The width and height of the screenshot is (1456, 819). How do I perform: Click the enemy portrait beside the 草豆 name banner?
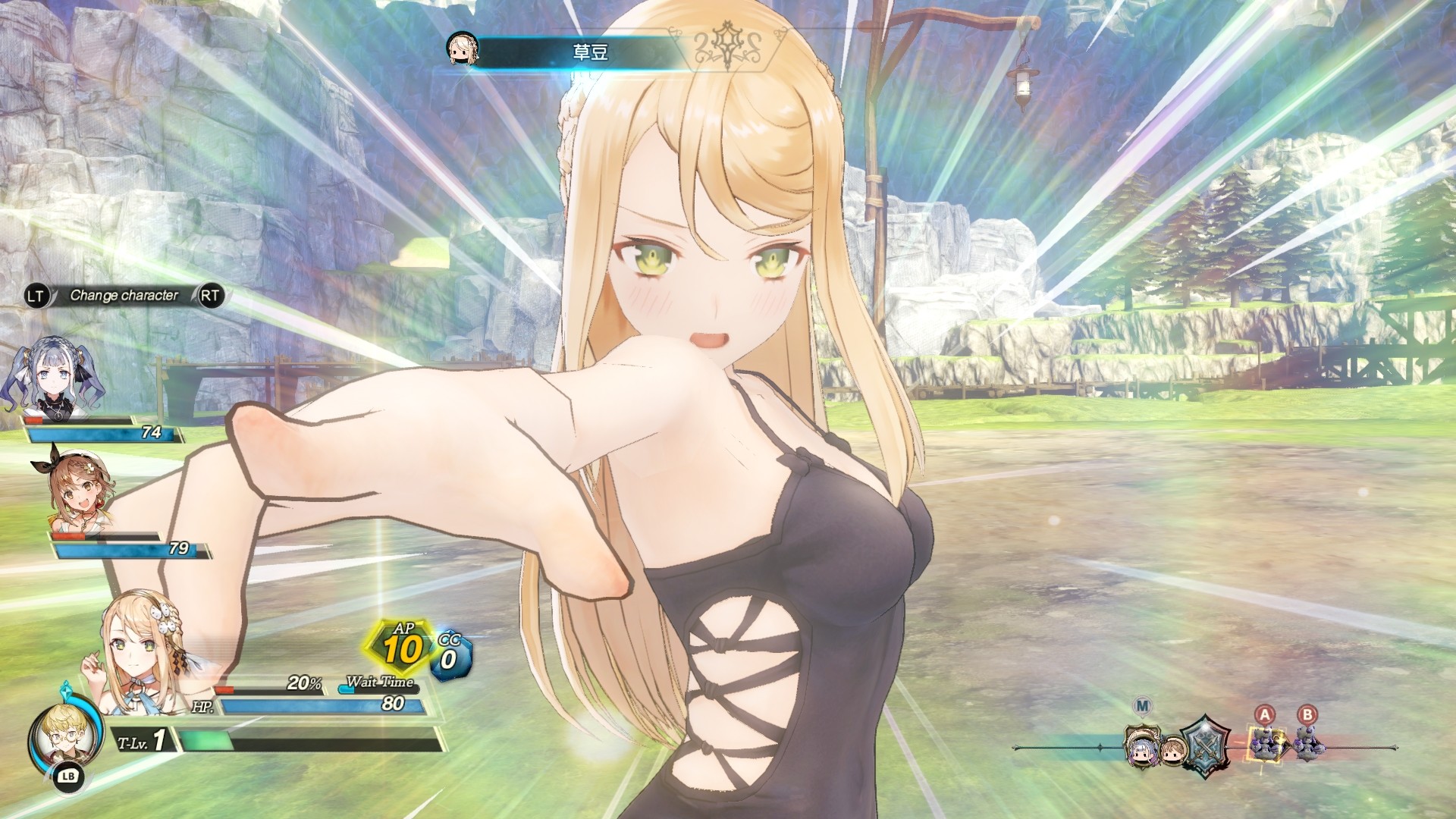point(463,48)
